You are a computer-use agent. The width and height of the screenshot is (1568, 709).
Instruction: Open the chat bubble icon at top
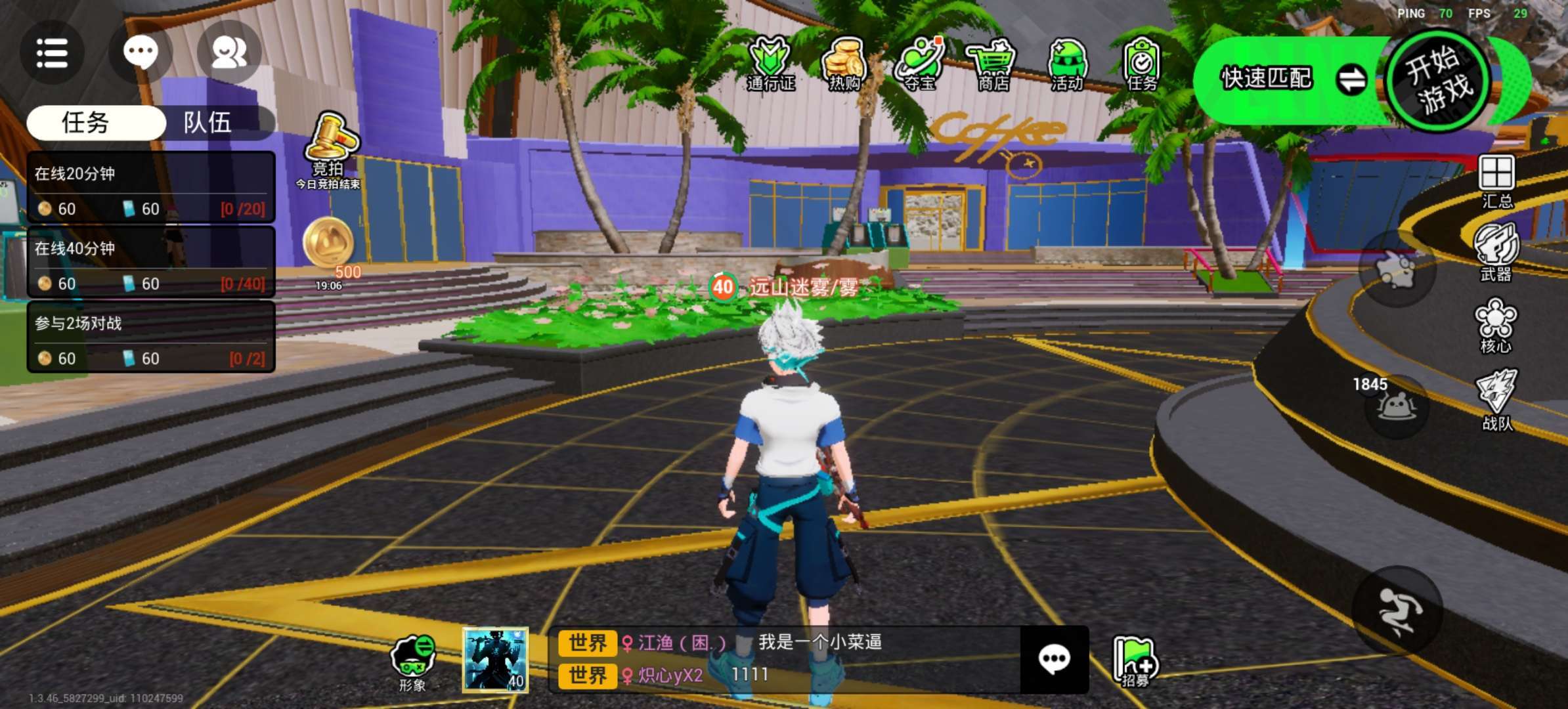click(141, 53)
